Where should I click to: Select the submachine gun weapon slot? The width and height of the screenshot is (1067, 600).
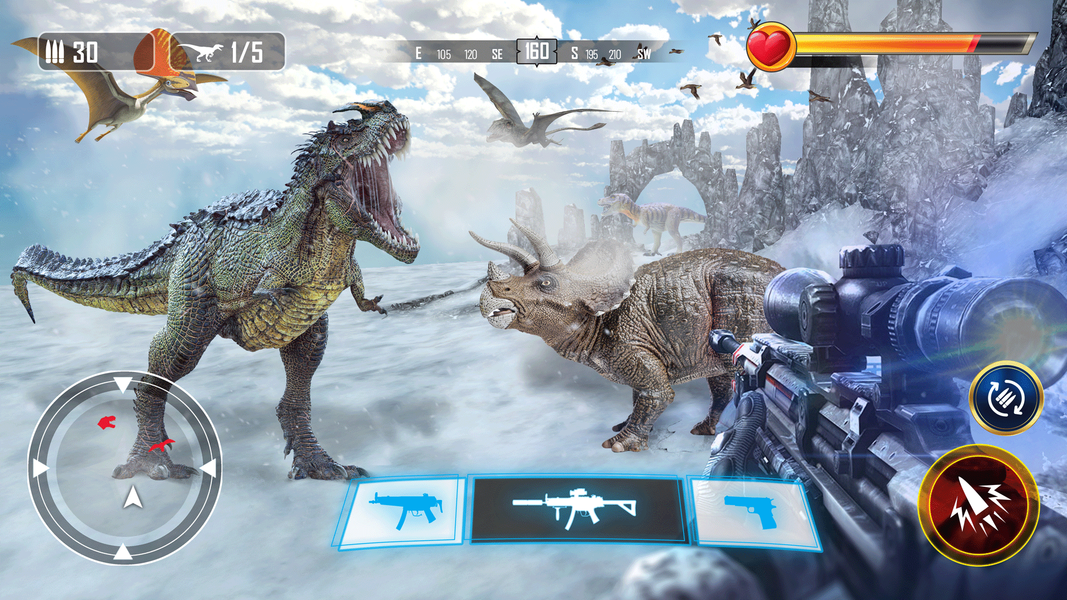click(401, 511)
